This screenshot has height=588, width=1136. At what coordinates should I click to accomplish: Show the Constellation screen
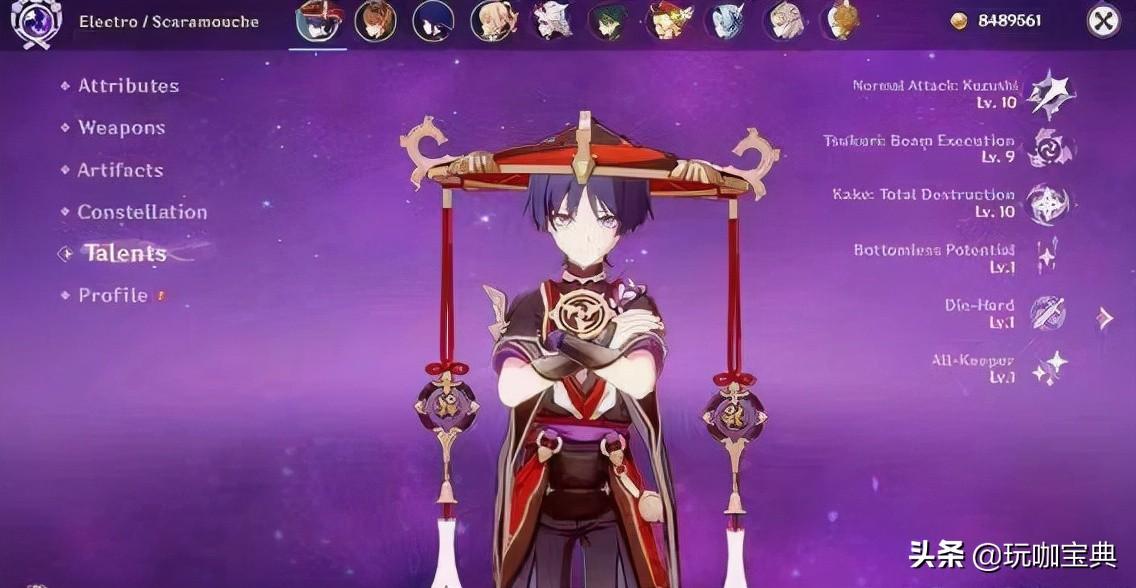coord(142,212)
